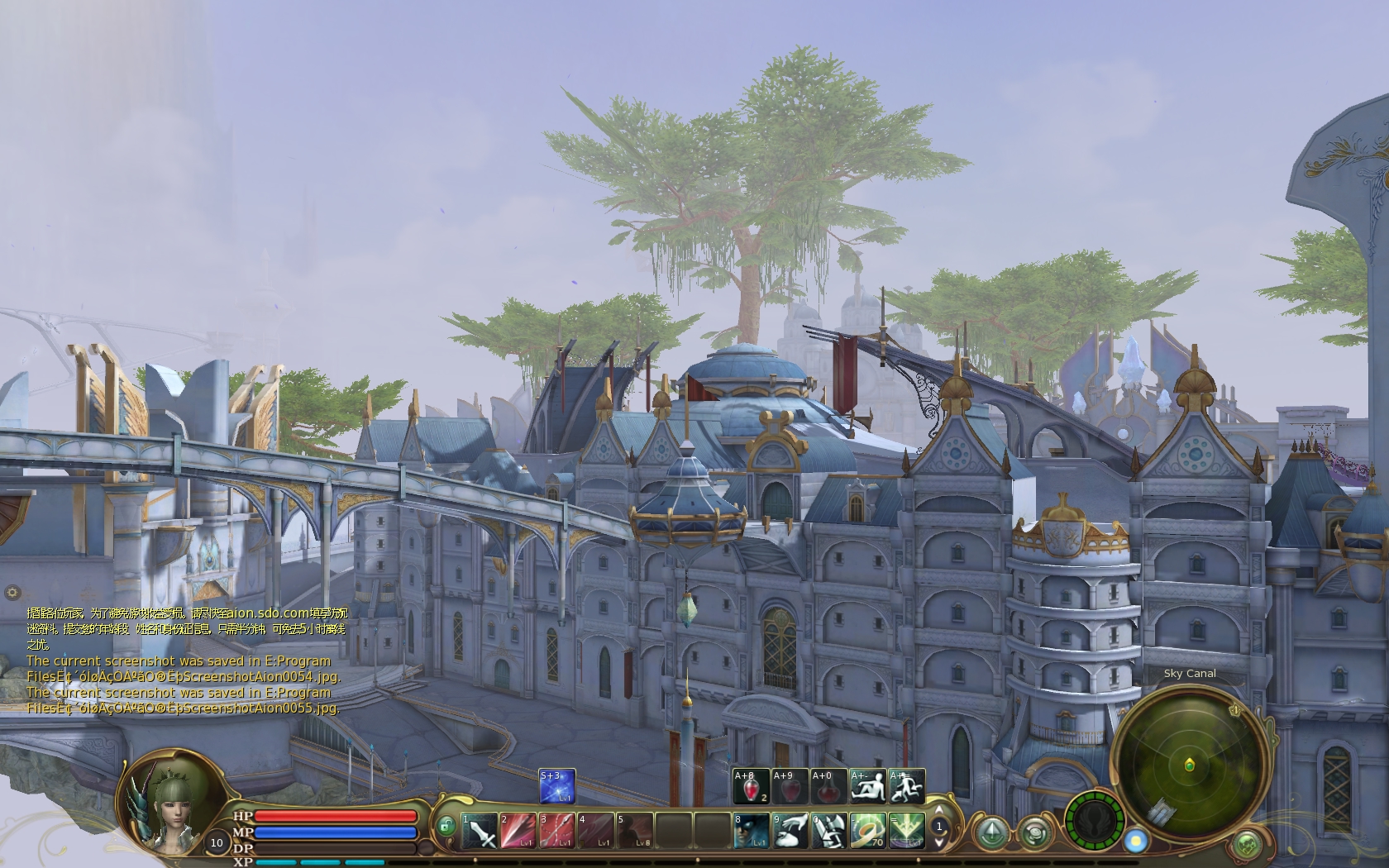The height and width of the screenshot is (868, 1389).
Task: Click the axe and sword icon in slot 0
Action: point(828,831)
